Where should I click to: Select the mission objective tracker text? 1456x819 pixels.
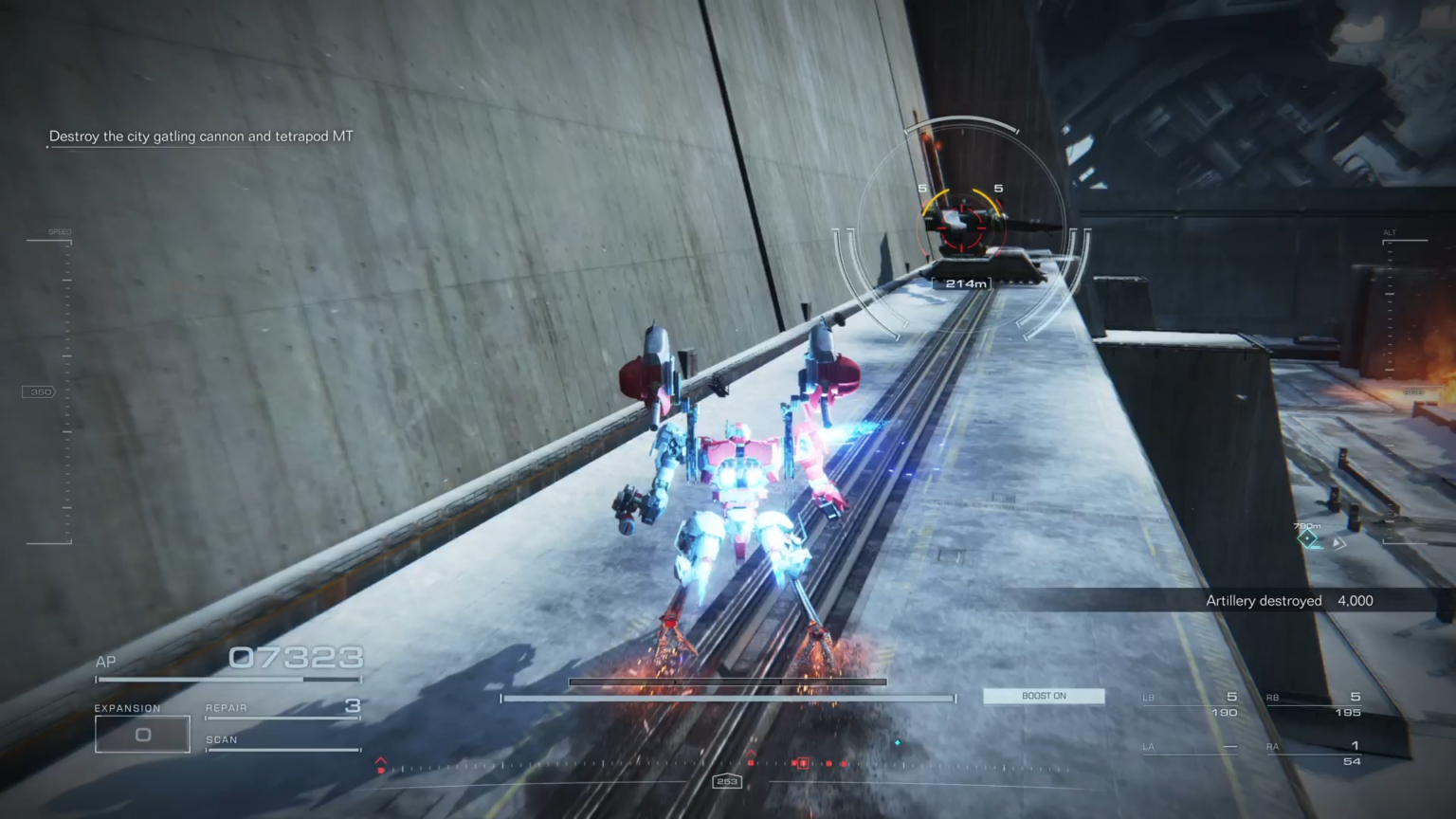click(201, 136)
